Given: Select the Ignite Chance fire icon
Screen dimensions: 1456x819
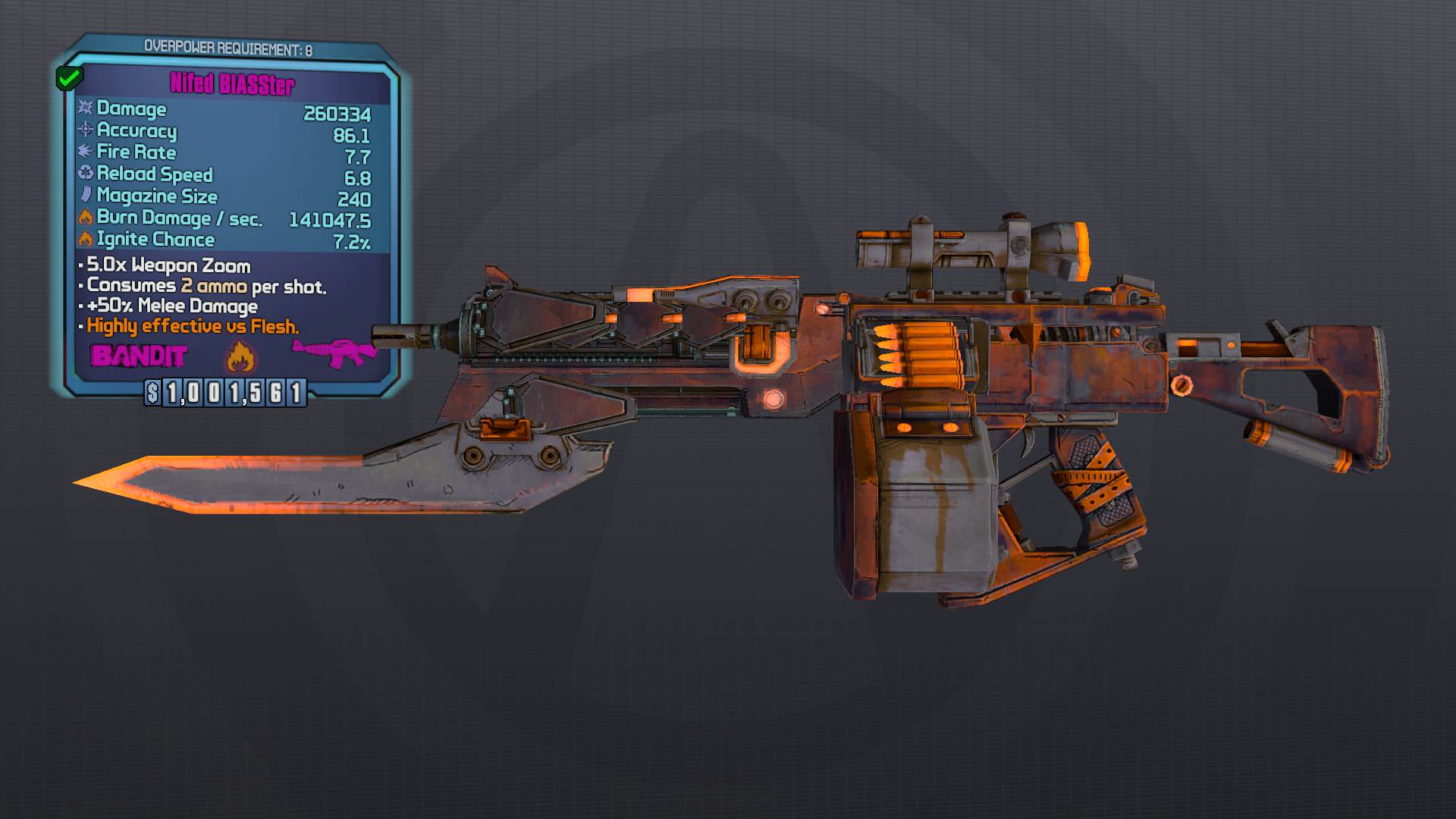Looking at the screenshot, I should [x=86, y=240].
